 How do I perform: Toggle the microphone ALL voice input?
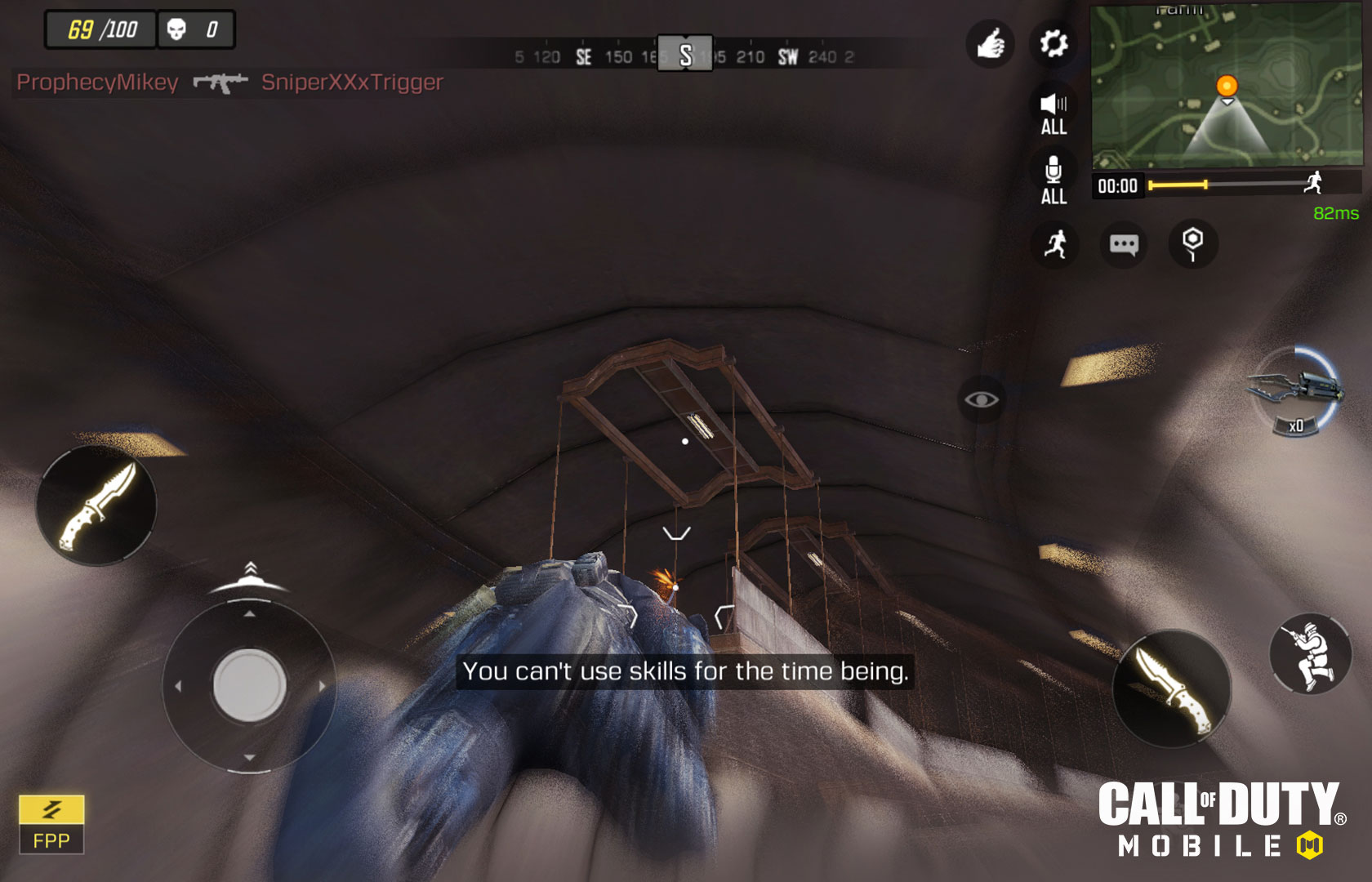click(1053, 181)
